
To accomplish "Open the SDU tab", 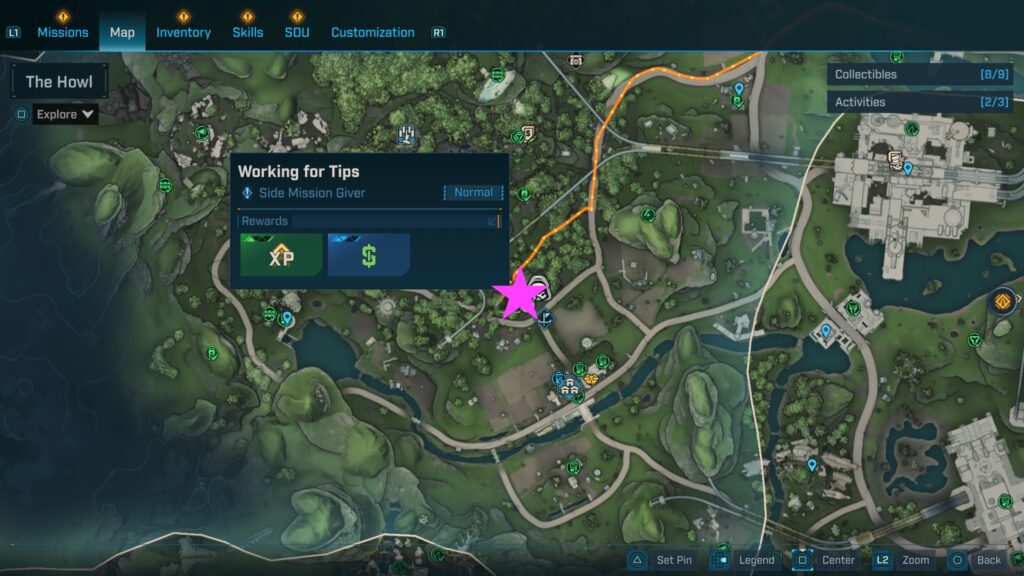I will coord(297,32).
